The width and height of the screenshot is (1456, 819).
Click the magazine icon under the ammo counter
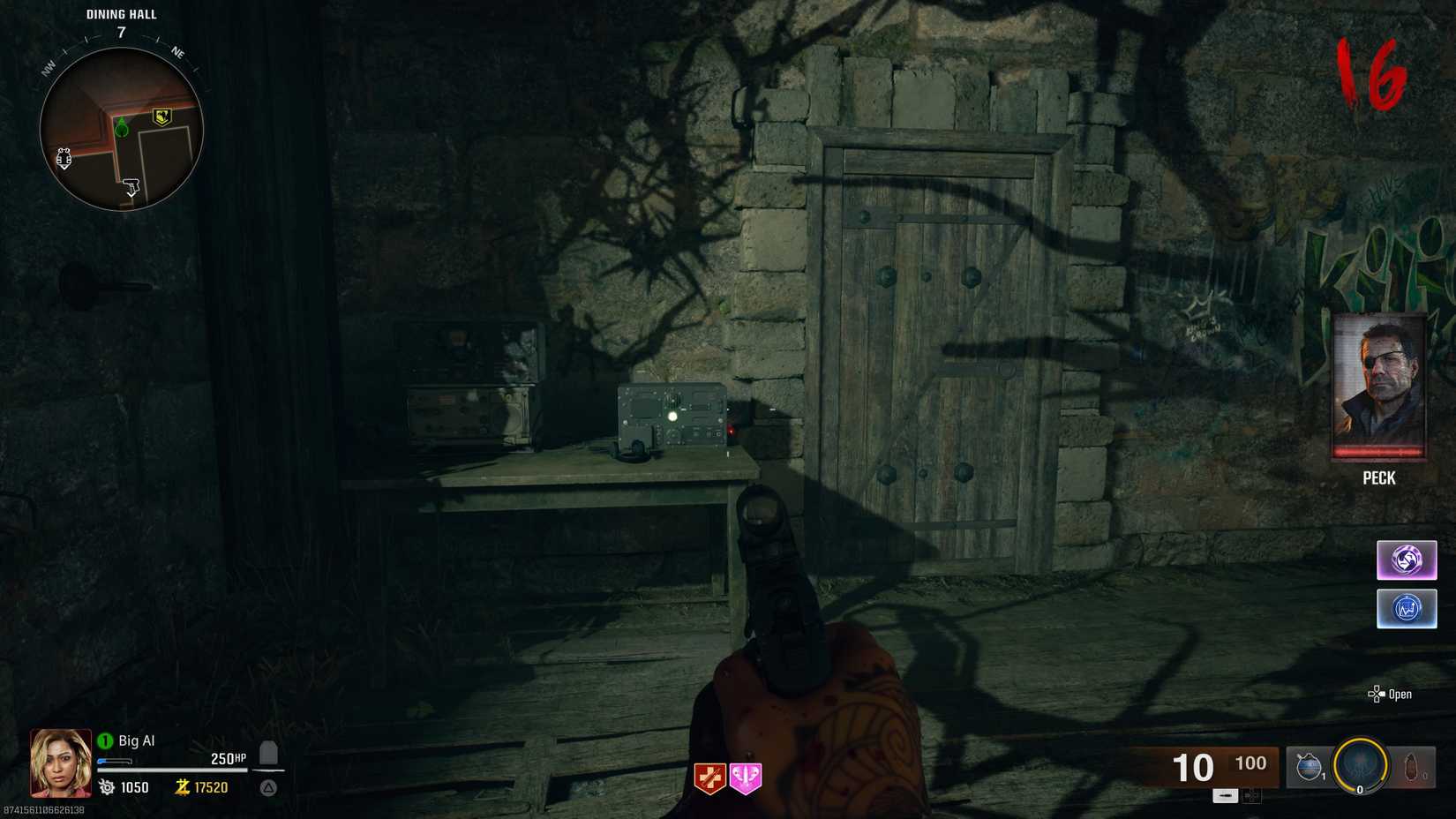coord(1225,795)
